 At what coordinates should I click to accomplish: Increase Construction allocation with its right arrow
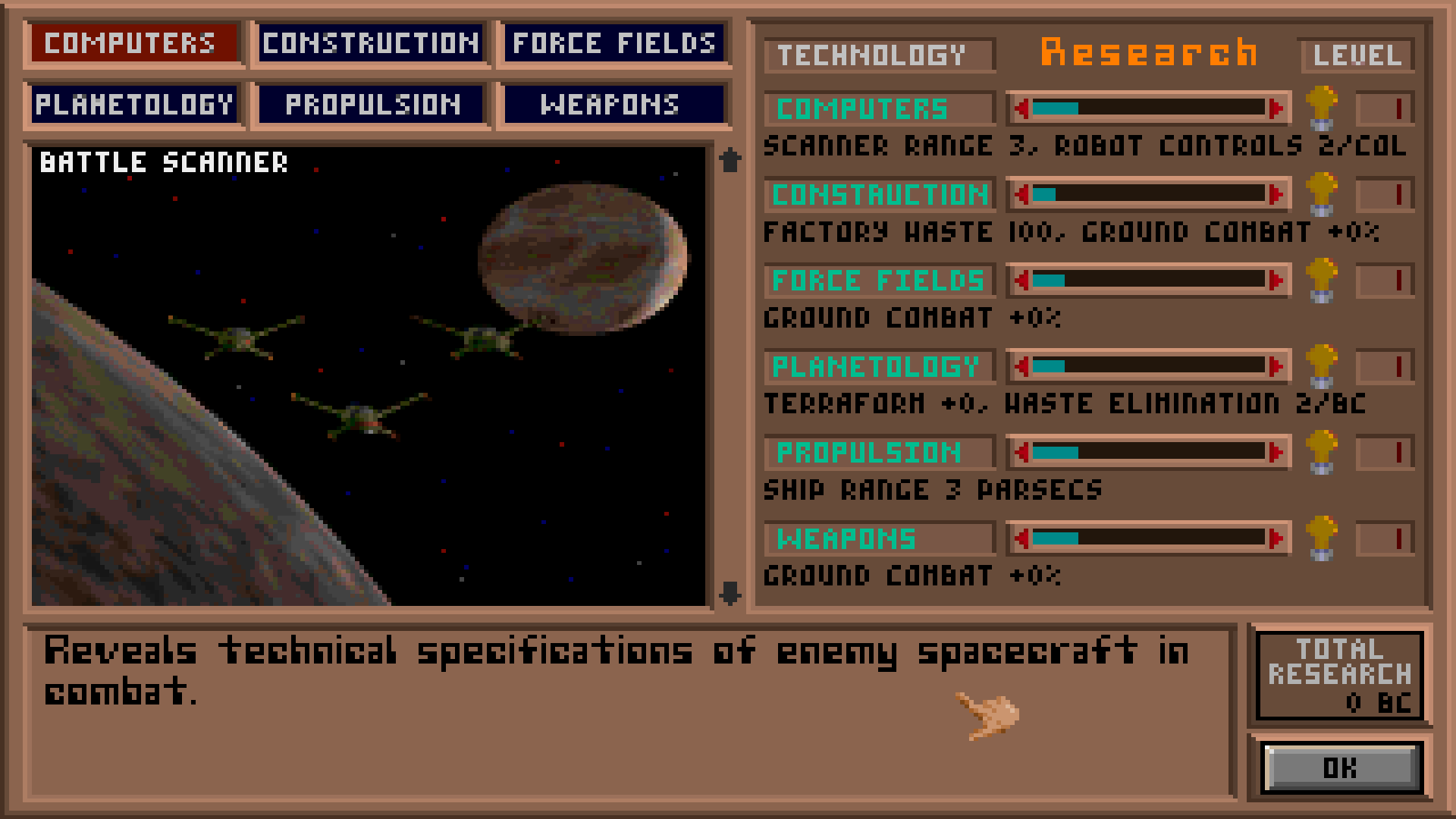(1276, 195)
